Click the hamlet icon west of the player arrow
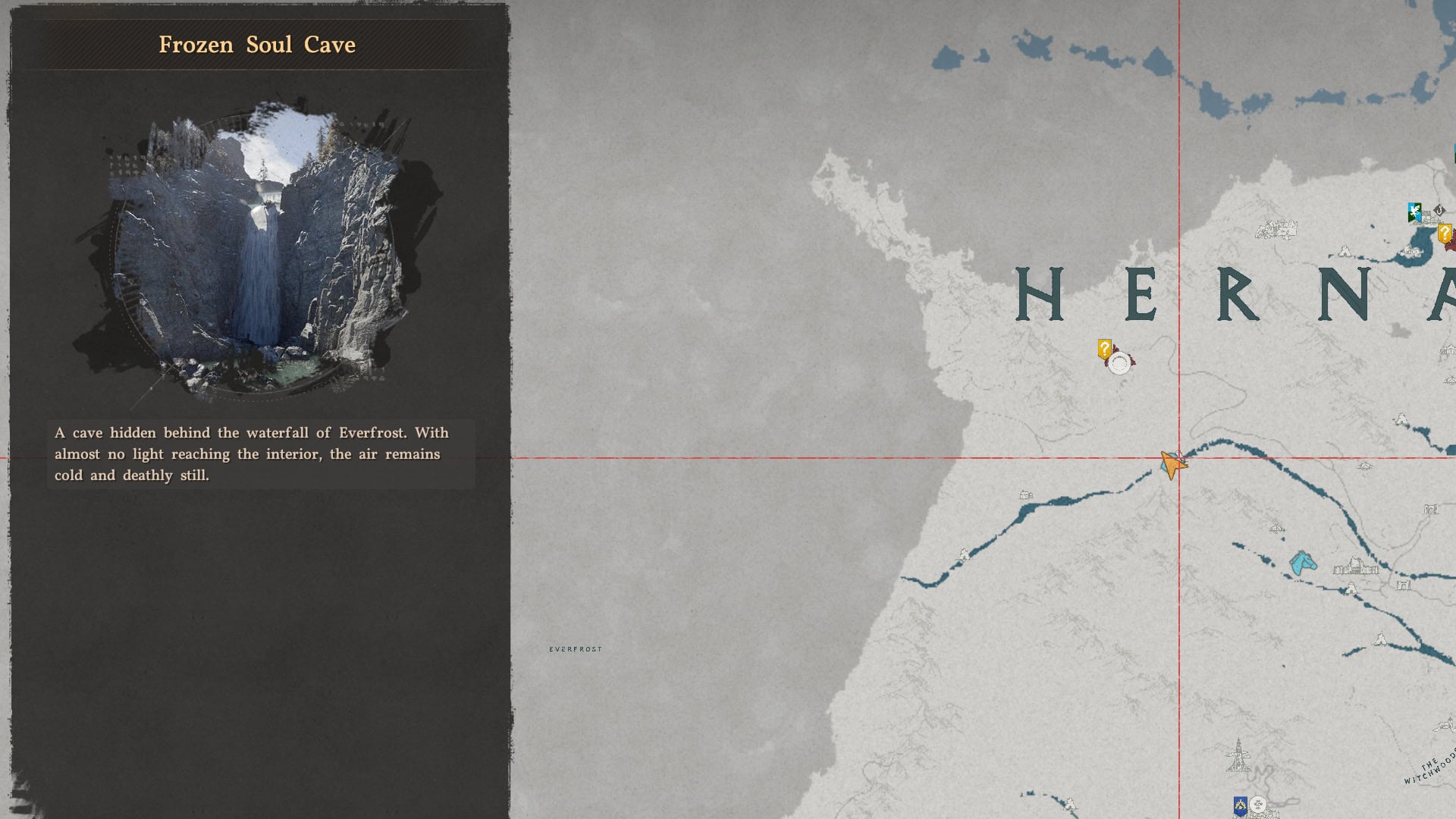The height and width of the screenshot is (819, 1456). tap(1025, 495)
